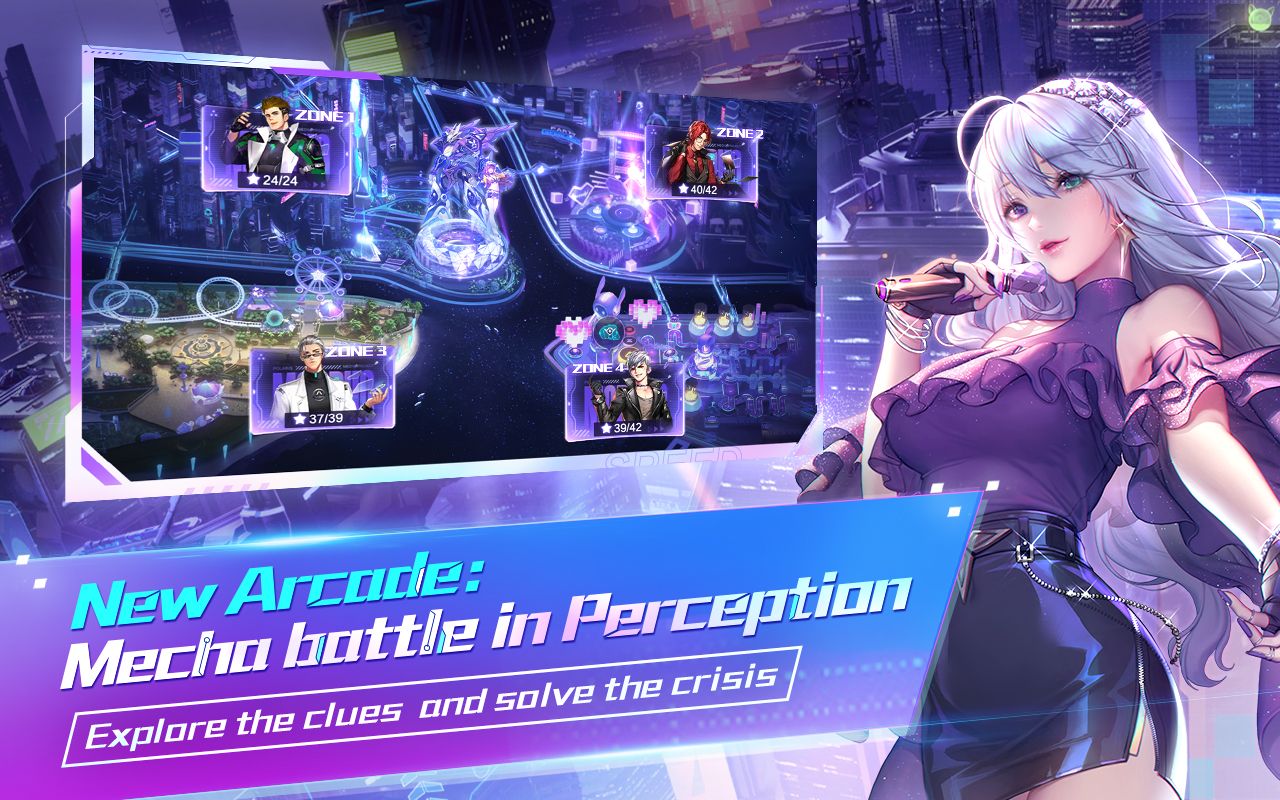Expand Zone 2 with its right-arrow chevron
The image size is (1280, 800).
(733, 191)
